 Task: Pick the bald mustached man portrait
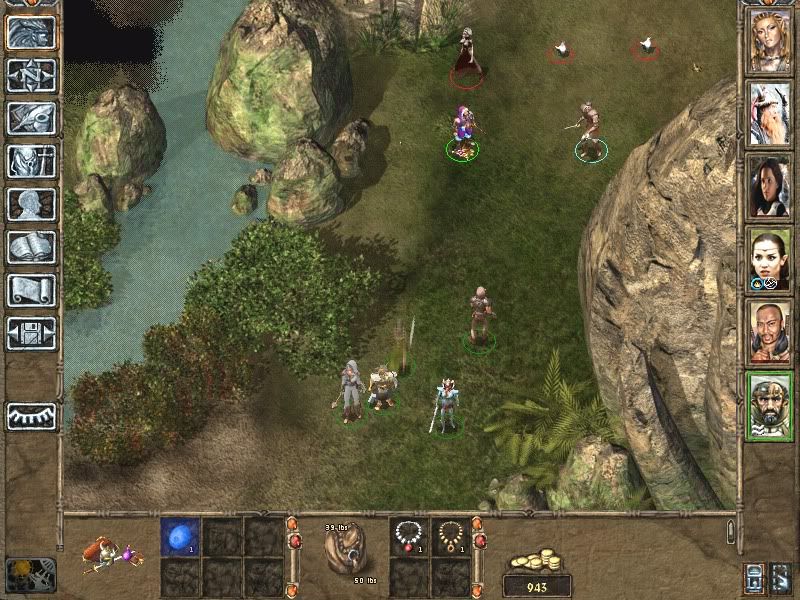click(x=768, y=331)
